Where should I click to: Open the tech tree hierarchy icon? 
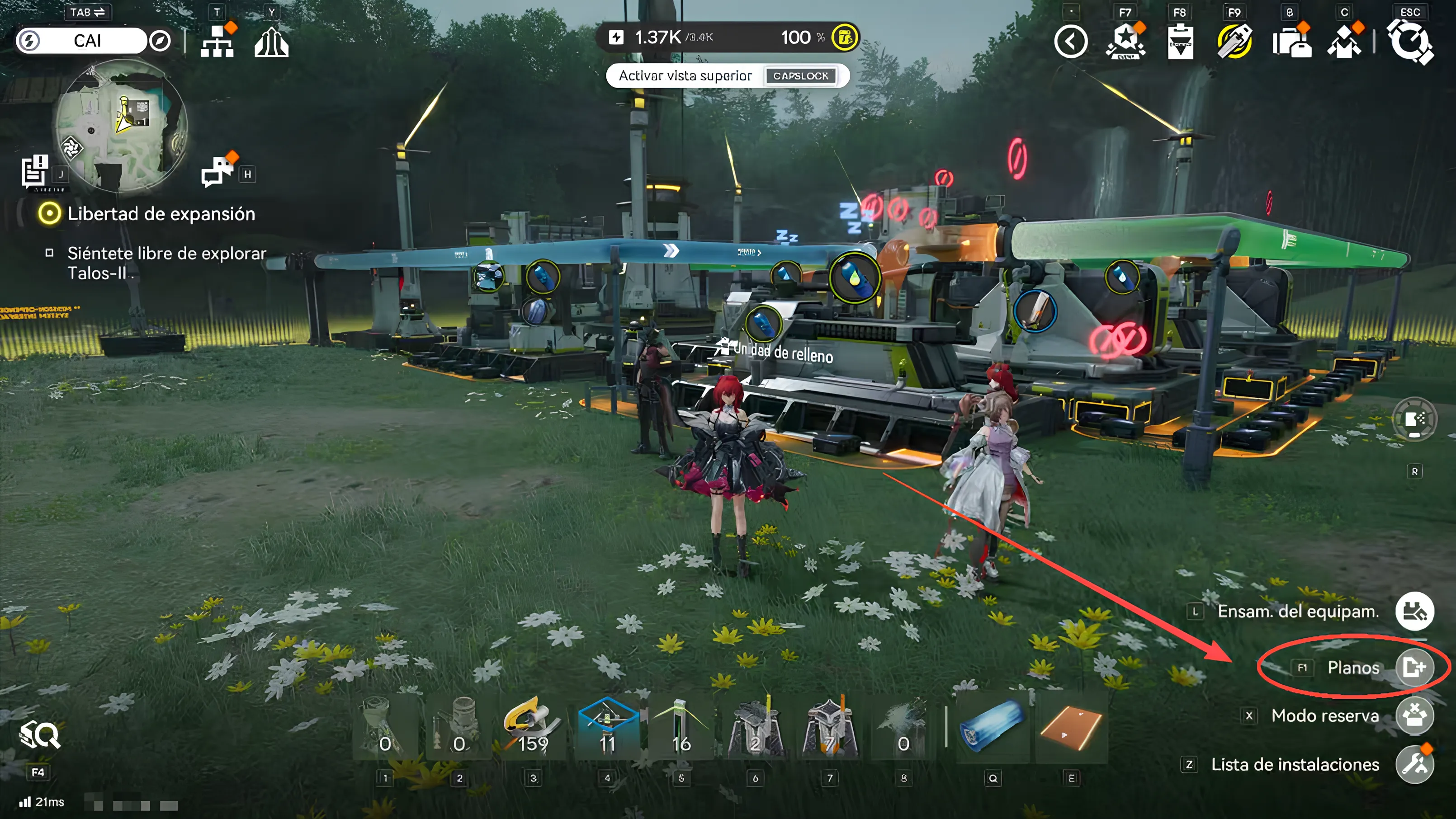pyautogui.click(x=217, y=42)
